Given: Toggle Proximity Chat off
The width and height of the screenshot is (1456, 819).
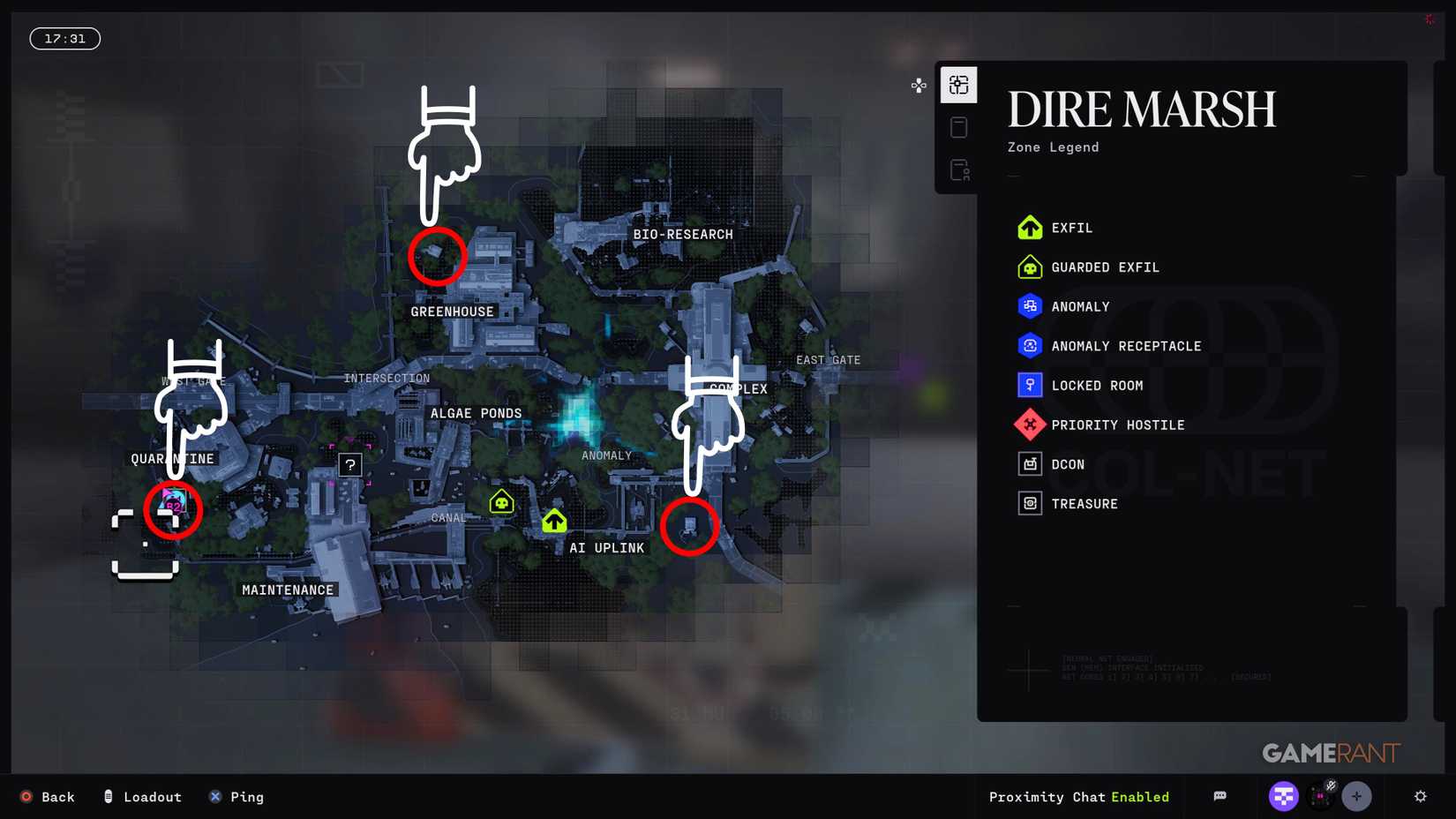Looking at the screenshot, I should click(1140, 797).
